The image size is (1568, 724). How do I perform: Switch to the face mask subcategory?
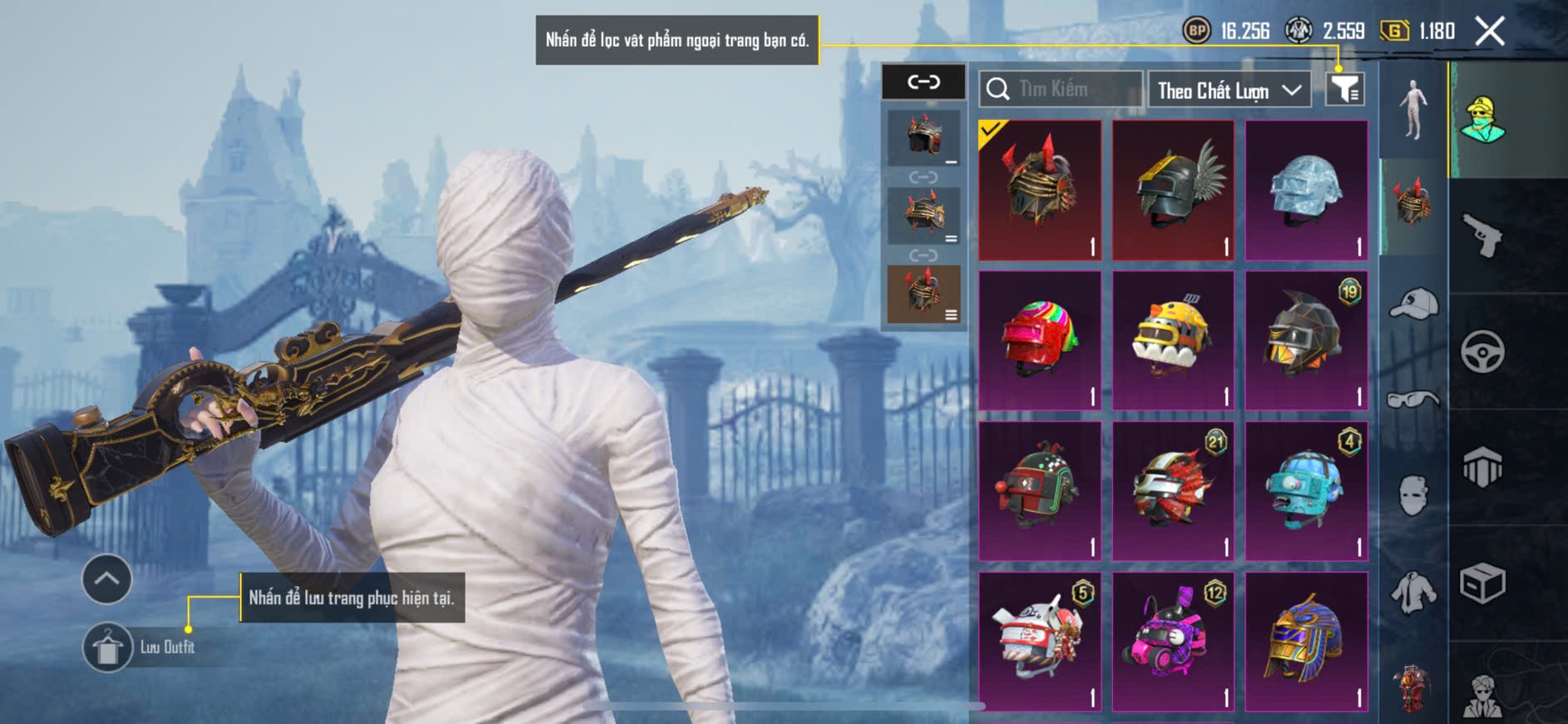tap(1413, 495)
